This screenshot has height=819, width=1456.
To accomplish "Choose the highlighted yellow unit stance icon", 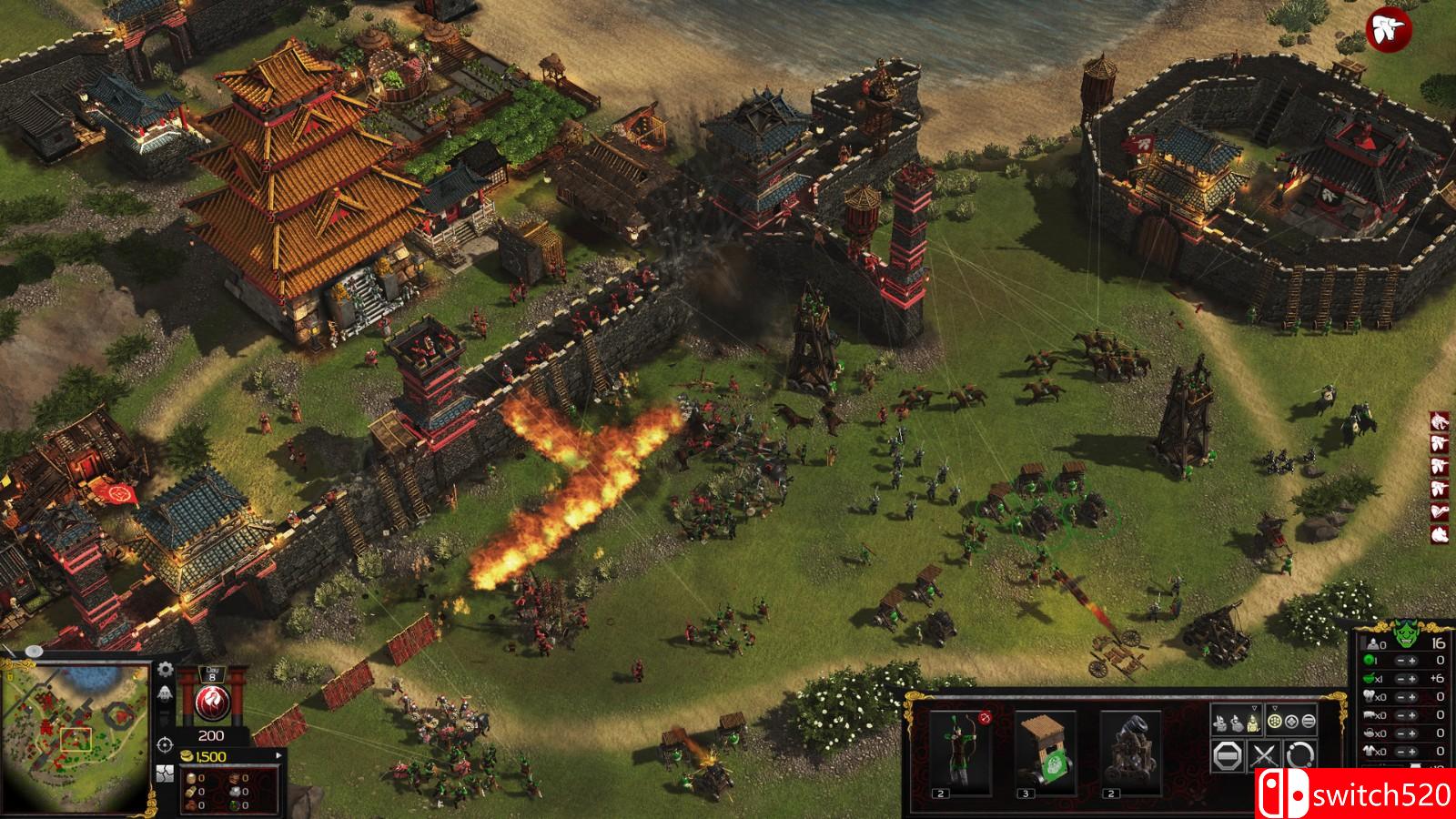I will [1252, 723].
